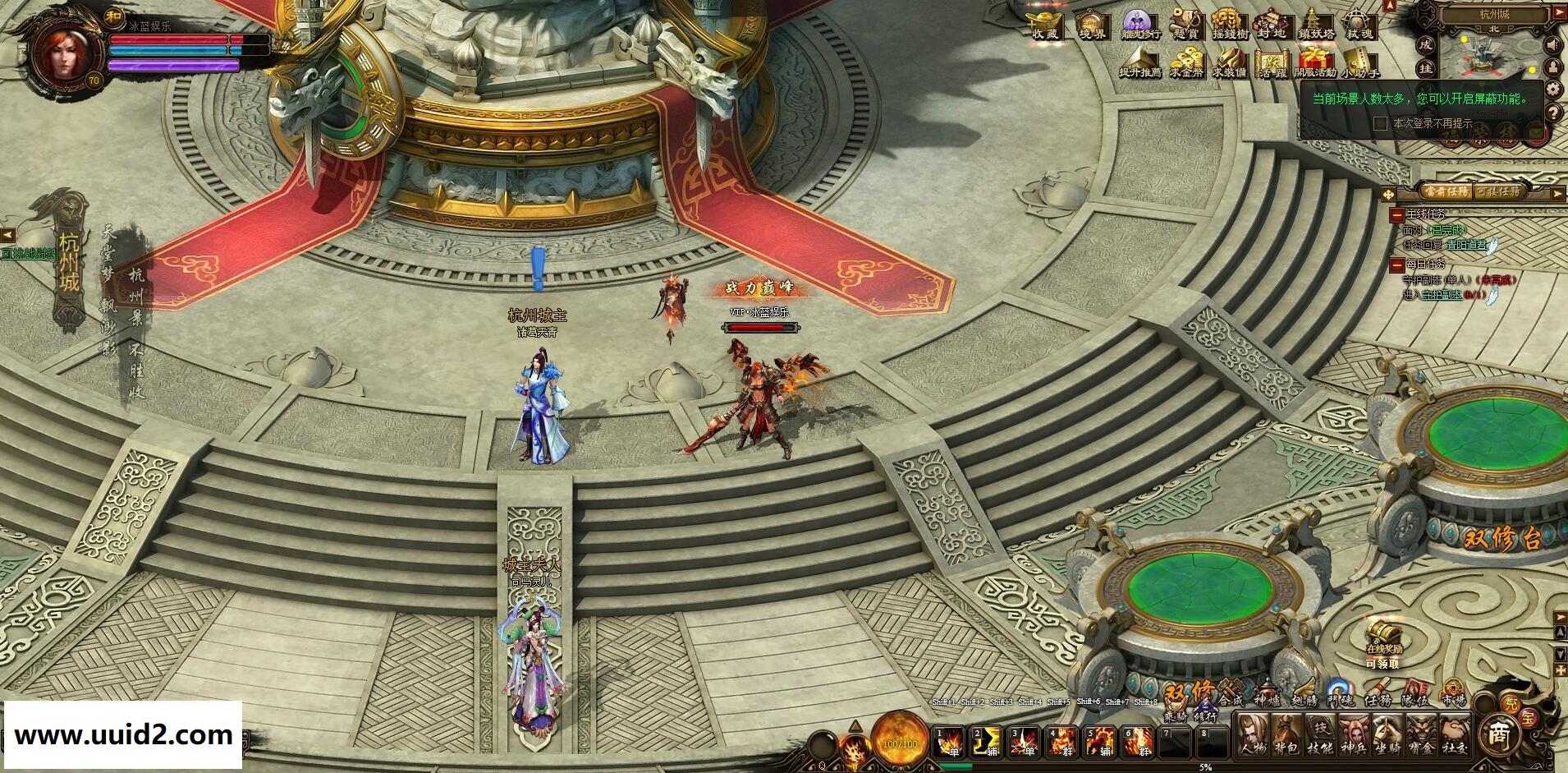Screen dimensions: 1568x773
Task: Open the 市场 market icon
Action: (x=1454, y=694)
